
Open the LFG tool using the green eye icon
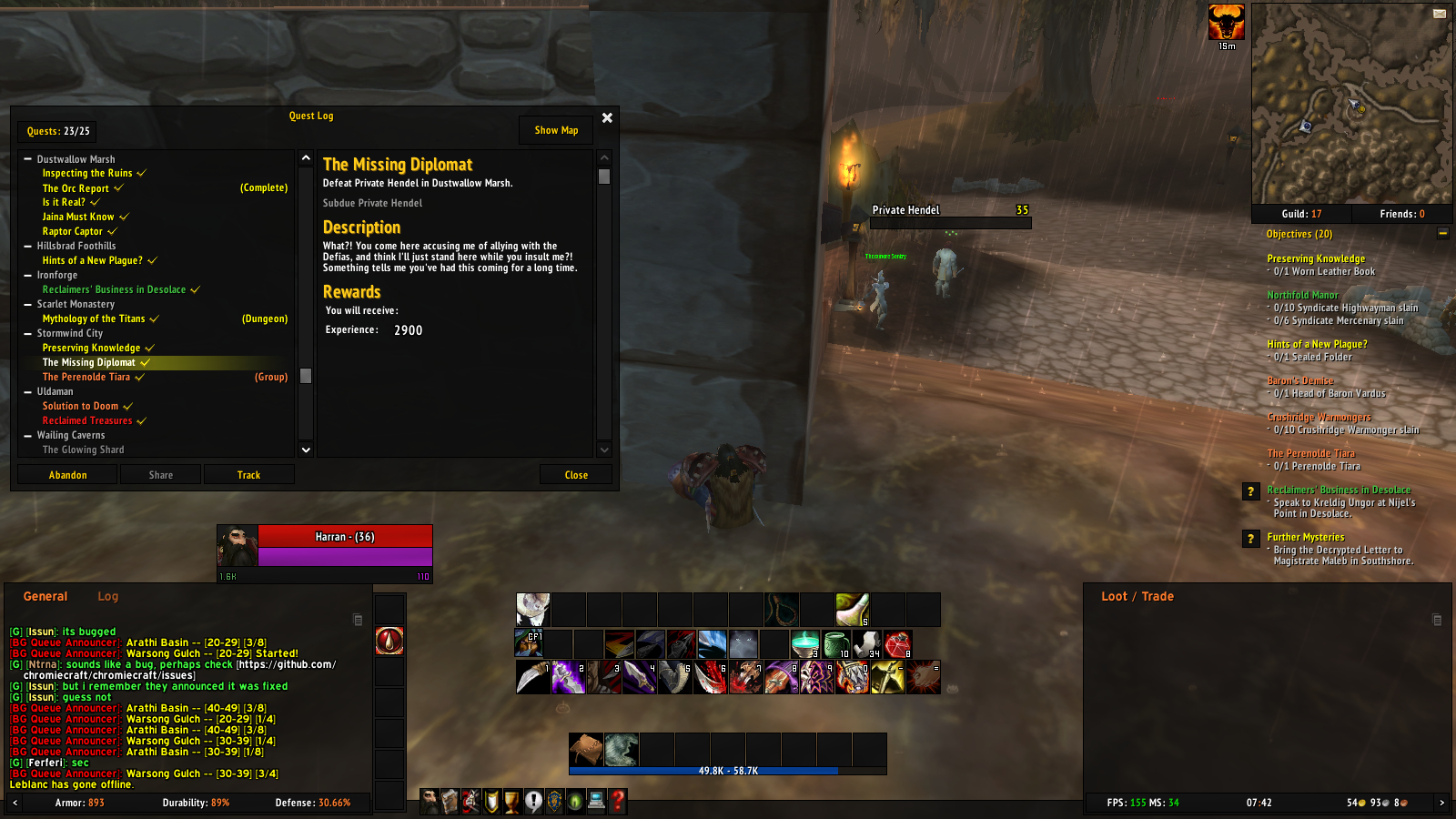(x=575, y=803)
